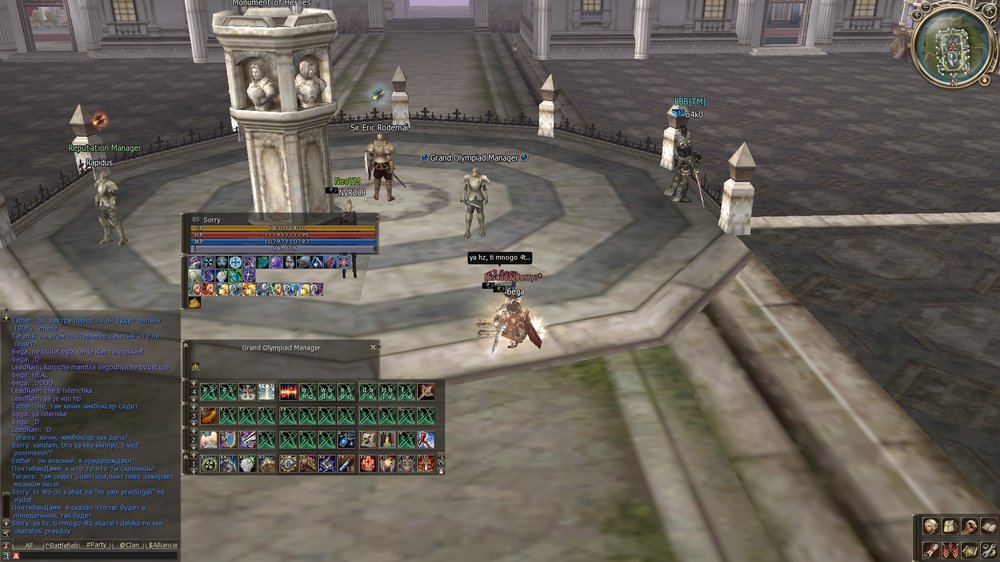Switch chat to the All tab

coord(29,545)
